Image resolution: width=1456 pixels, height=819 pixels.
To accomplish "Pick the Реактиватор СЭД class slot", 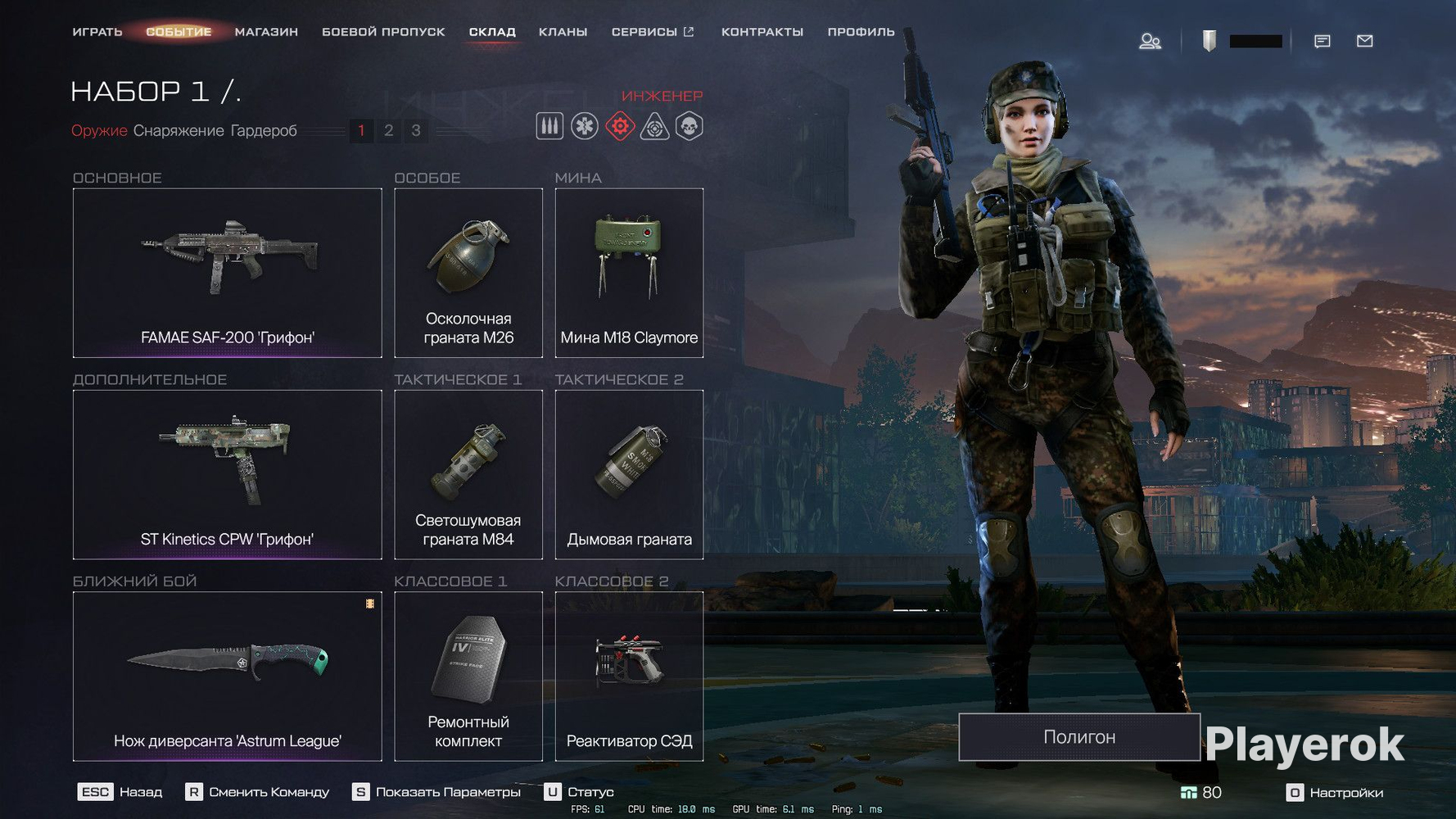I will point(629,676).
